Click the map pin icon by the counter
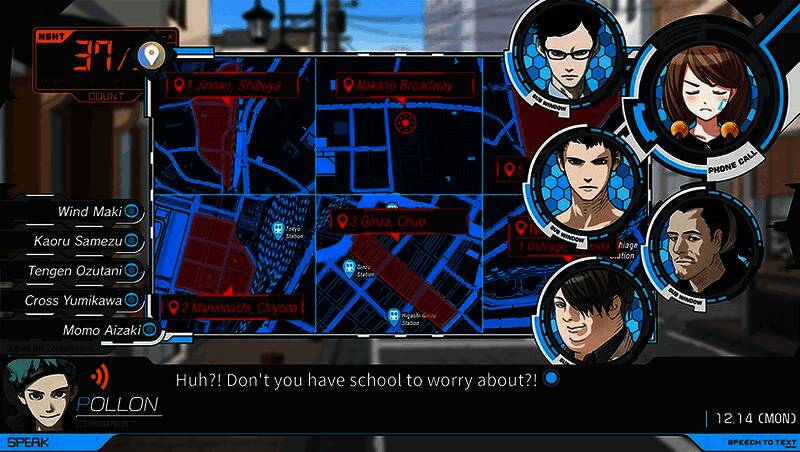This screenshot has height=452, width=800. tap(153, 54)
